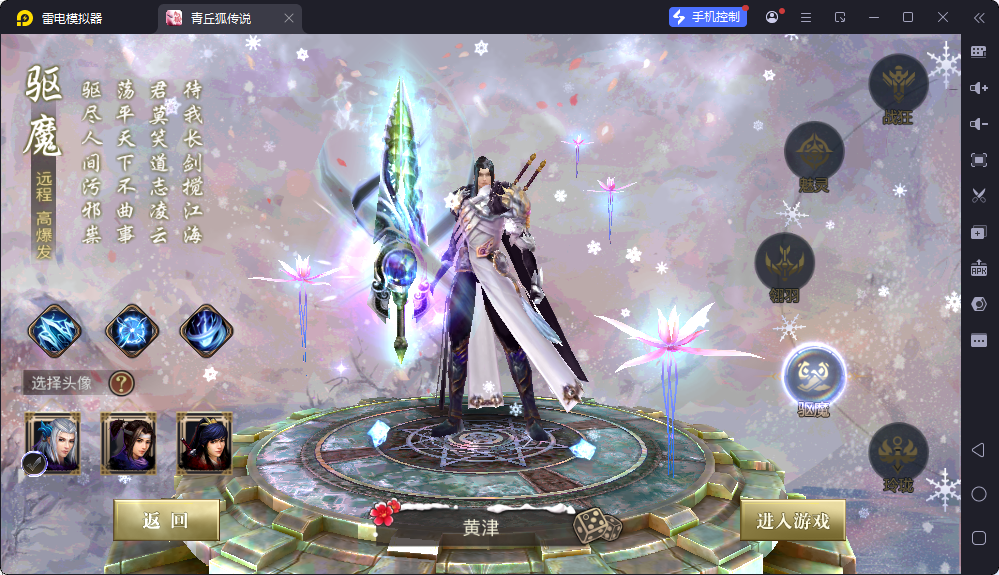Open the 手机控制 phone control button
This screenshot has height=575, width=999.
708,17
